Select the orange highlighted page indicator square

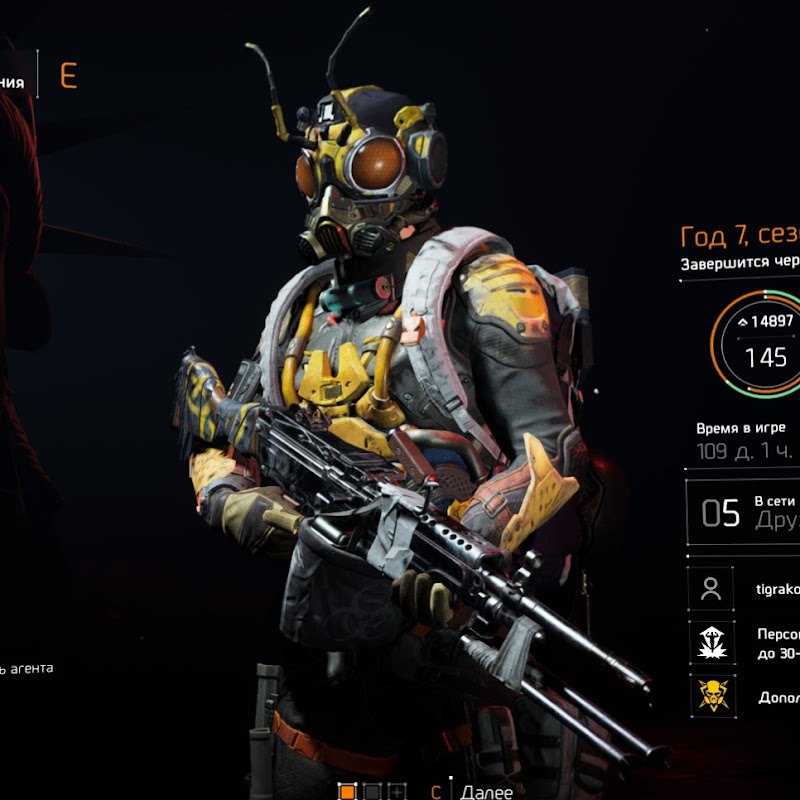[348, 792]
